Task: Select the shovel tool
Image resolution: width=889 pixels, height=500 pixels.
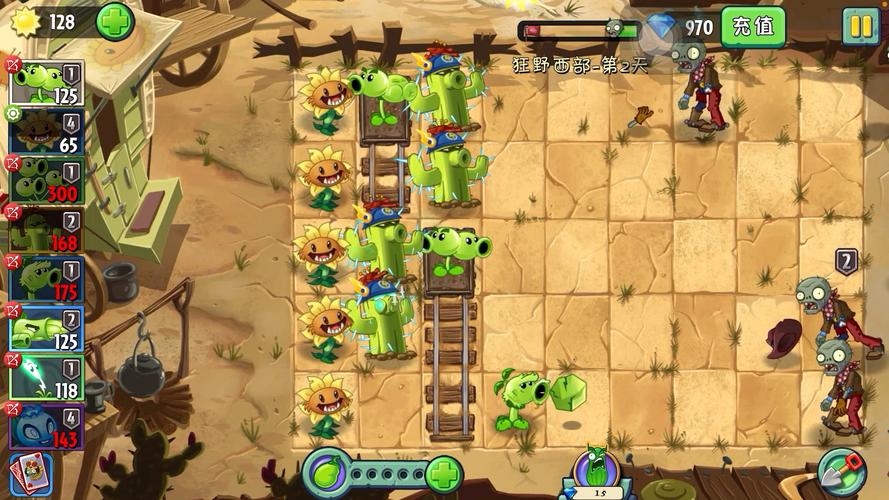Action: pyautogui.click(x=838, y=472)
